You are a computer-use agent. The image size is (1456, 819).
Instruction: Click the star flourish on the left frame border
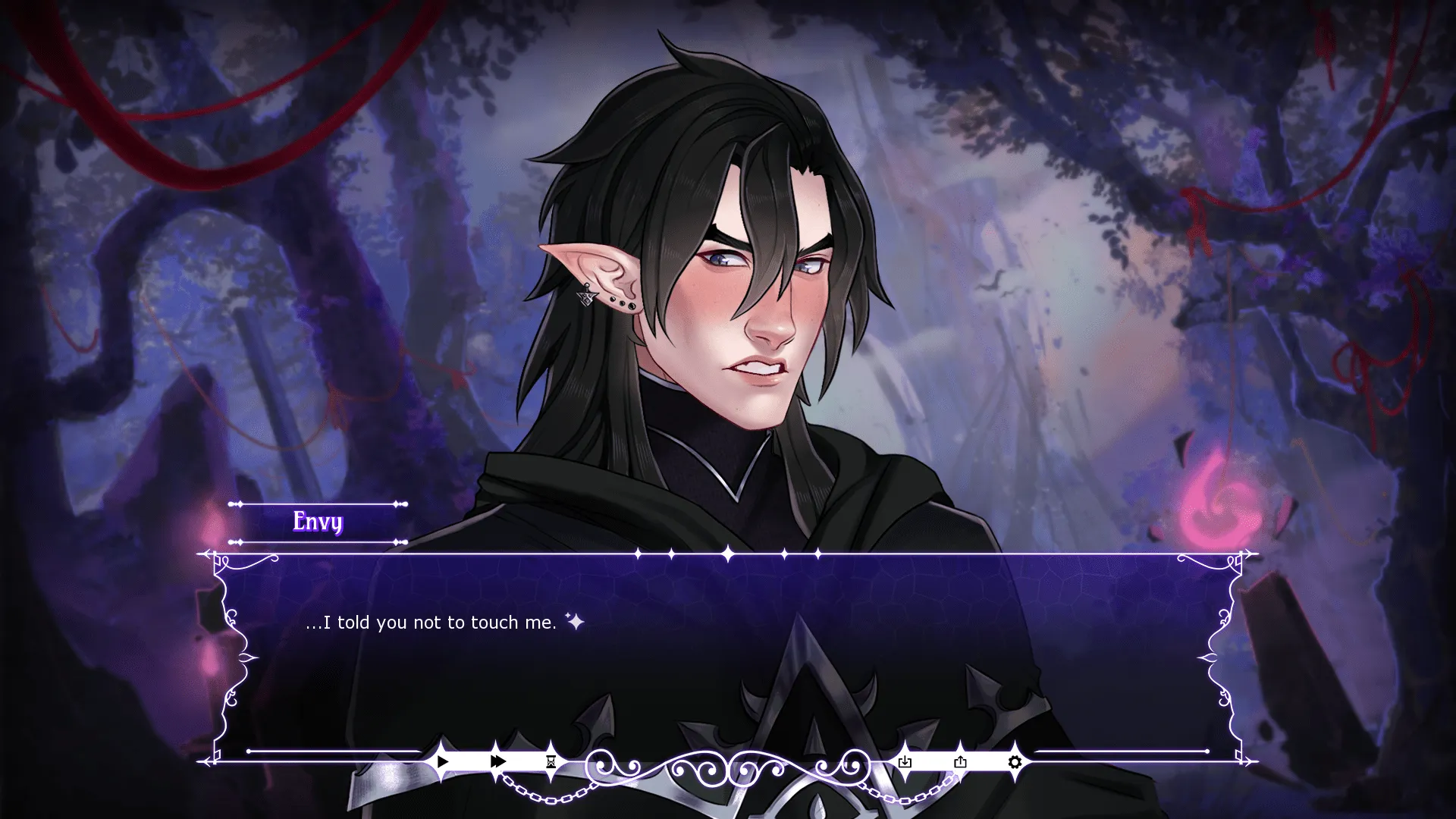pos(246,658)
